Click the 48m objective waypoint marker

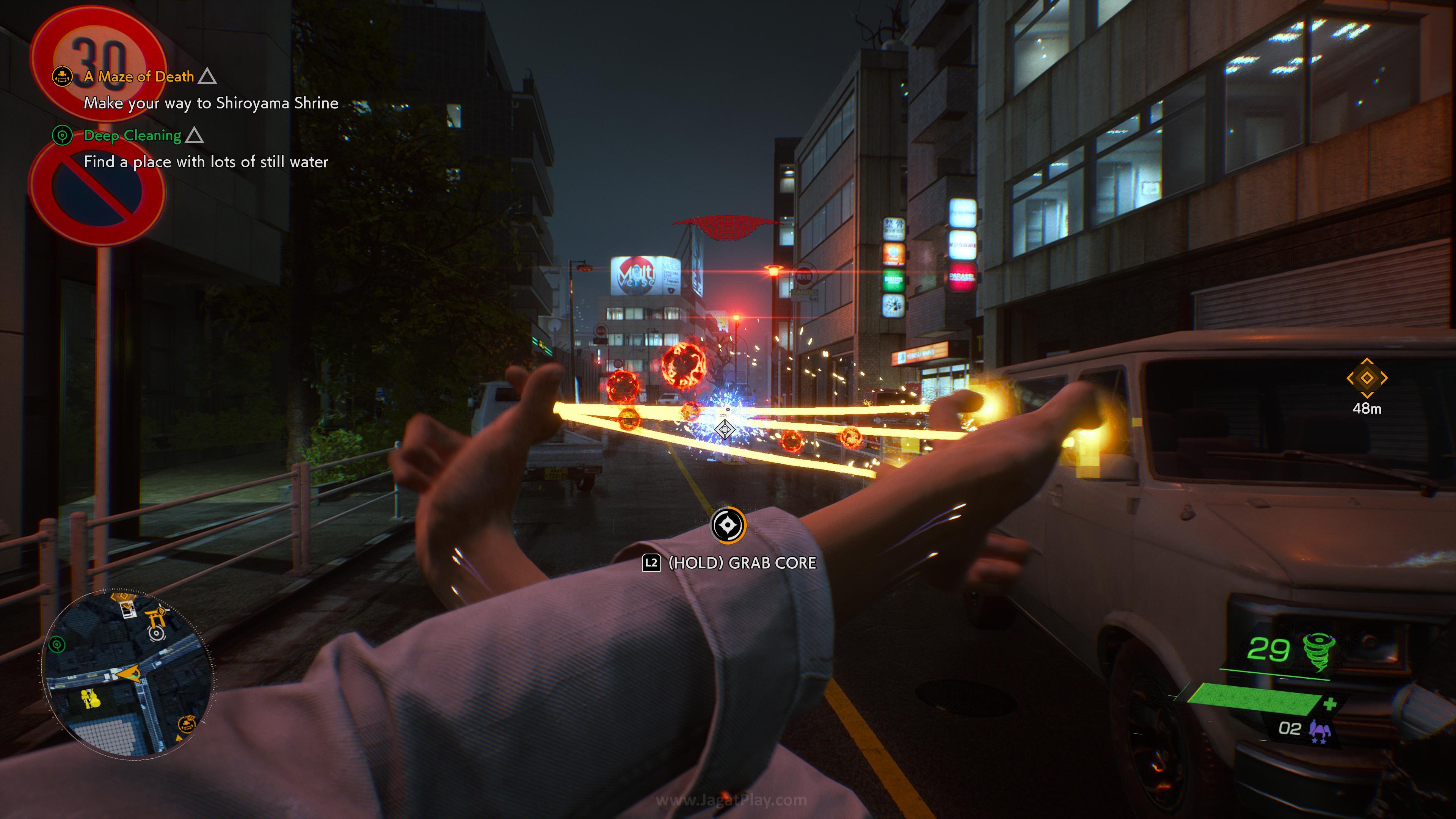pyautogui.click(x=1366, y=378)
